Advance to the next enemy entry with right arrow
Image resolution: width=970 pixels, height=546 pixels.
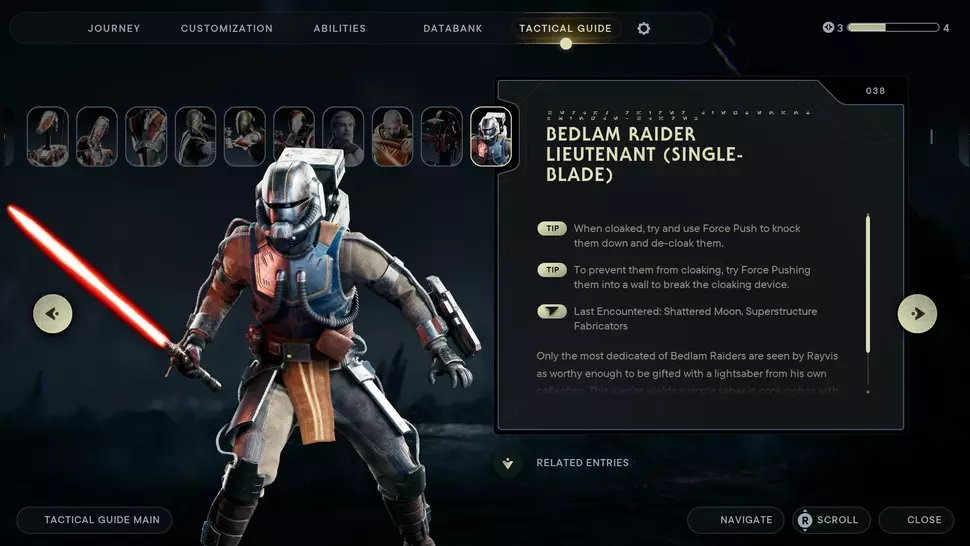917,313
